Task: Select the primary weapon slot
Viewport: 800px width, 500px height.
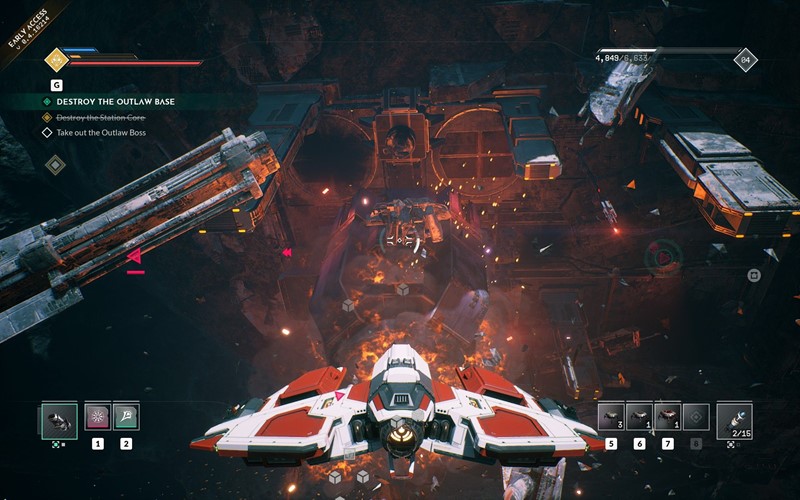Action: (x=58, y=418)
